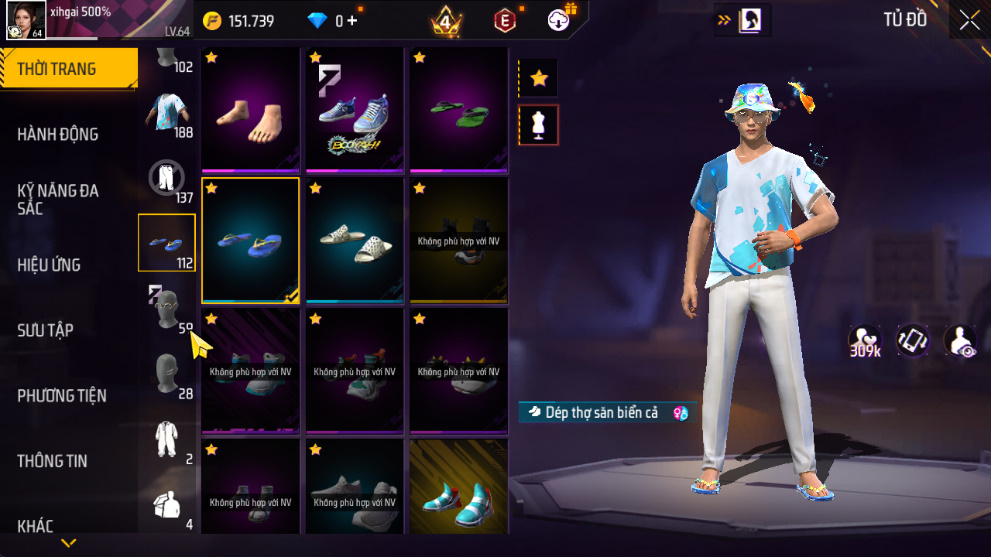Select the HIỆU ỨNG tab
The width and height of the screenshot is (991, 557).
[49, 265]
